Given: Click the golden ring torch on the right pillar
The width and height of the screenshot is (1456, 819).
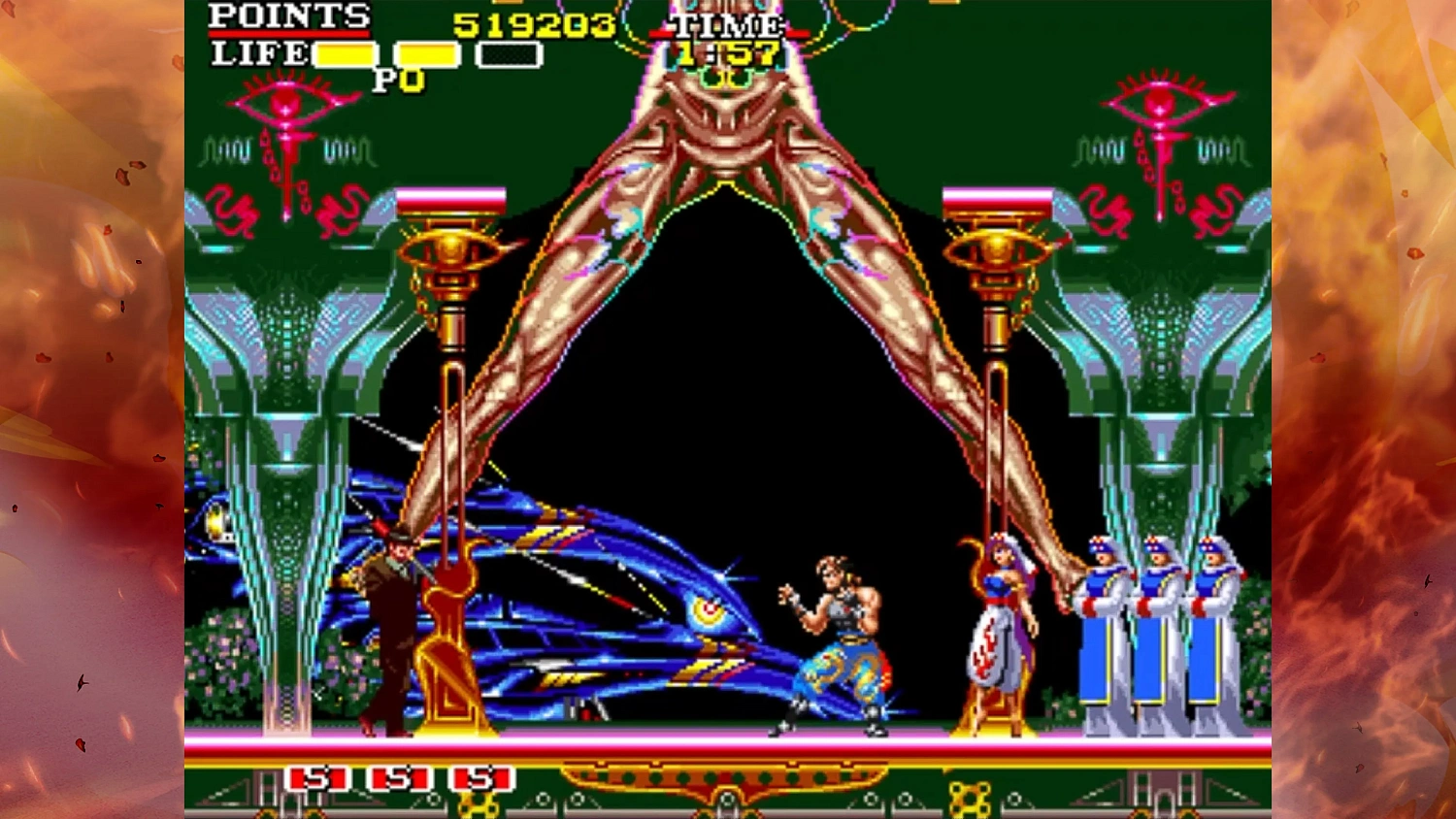Looking at the screenshot, I should 994,250.
